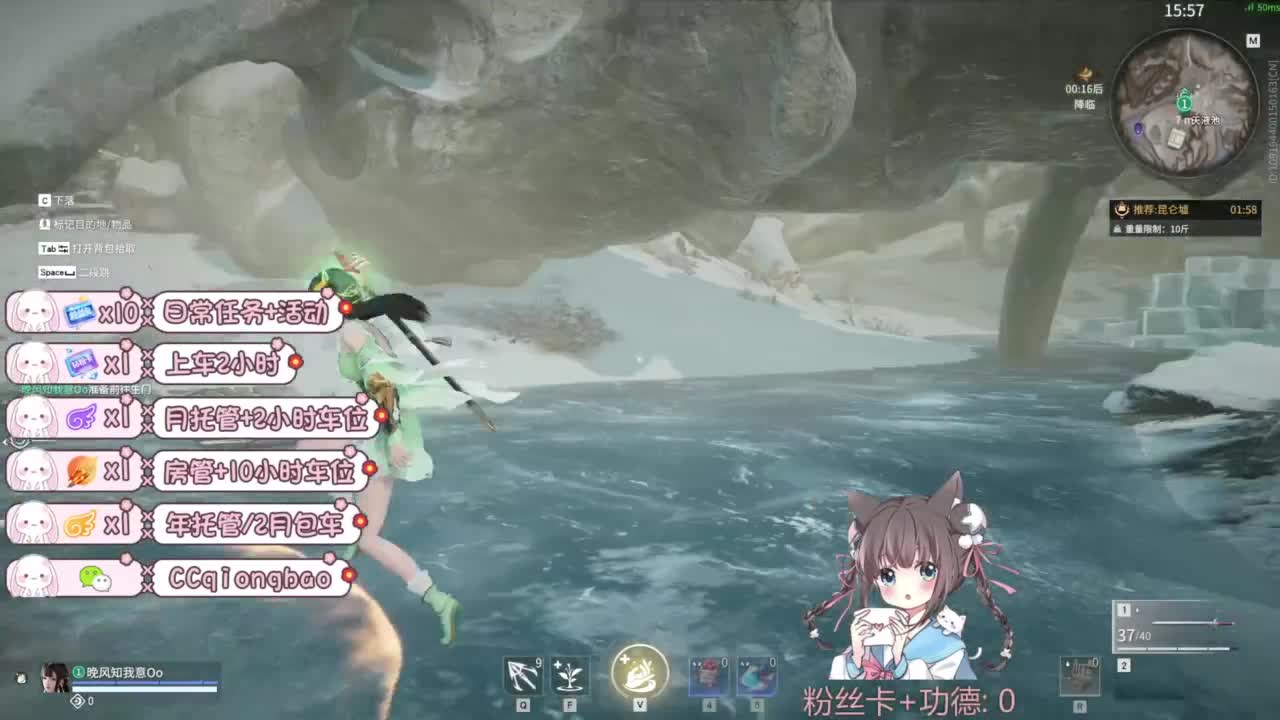
Task: Click the 日常任务+活动 x10 badge
Action: [x=175, y=316]
